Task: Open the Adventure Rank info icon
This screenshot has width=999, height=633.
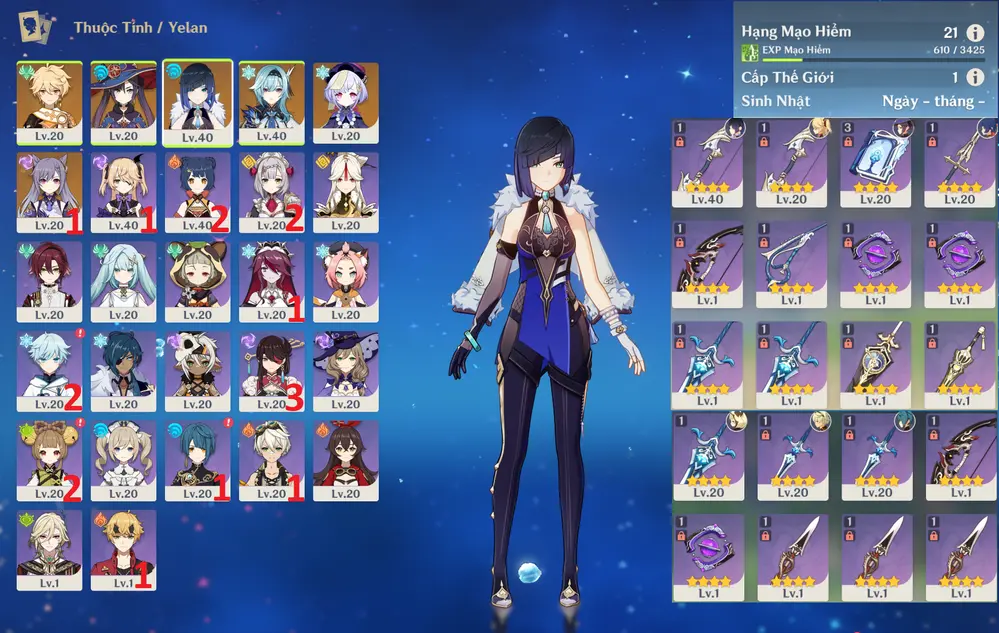Action: pos(975,33)
